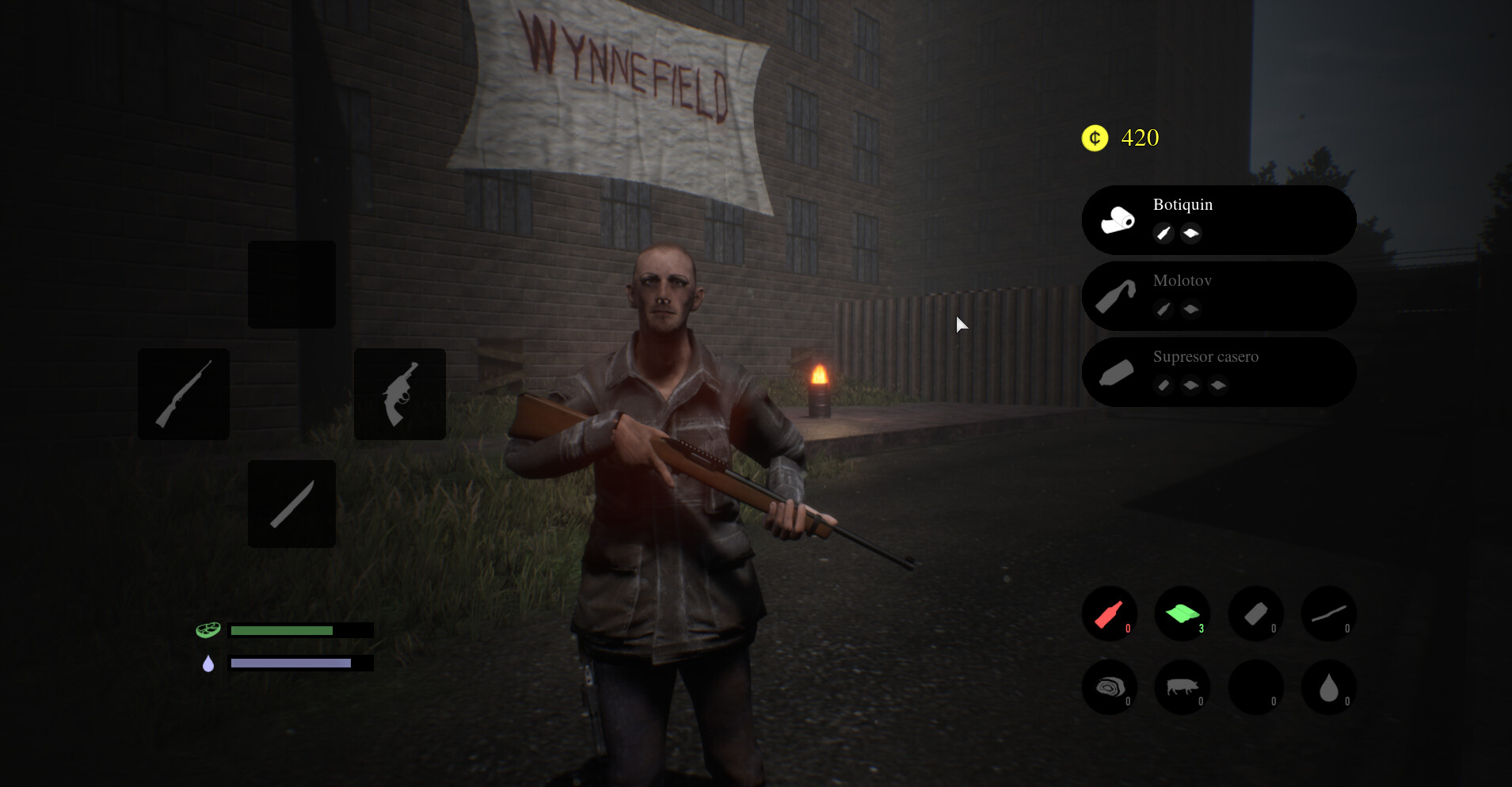
Task: Select the Botiquin recipe entry
Action: [1218, 219]
